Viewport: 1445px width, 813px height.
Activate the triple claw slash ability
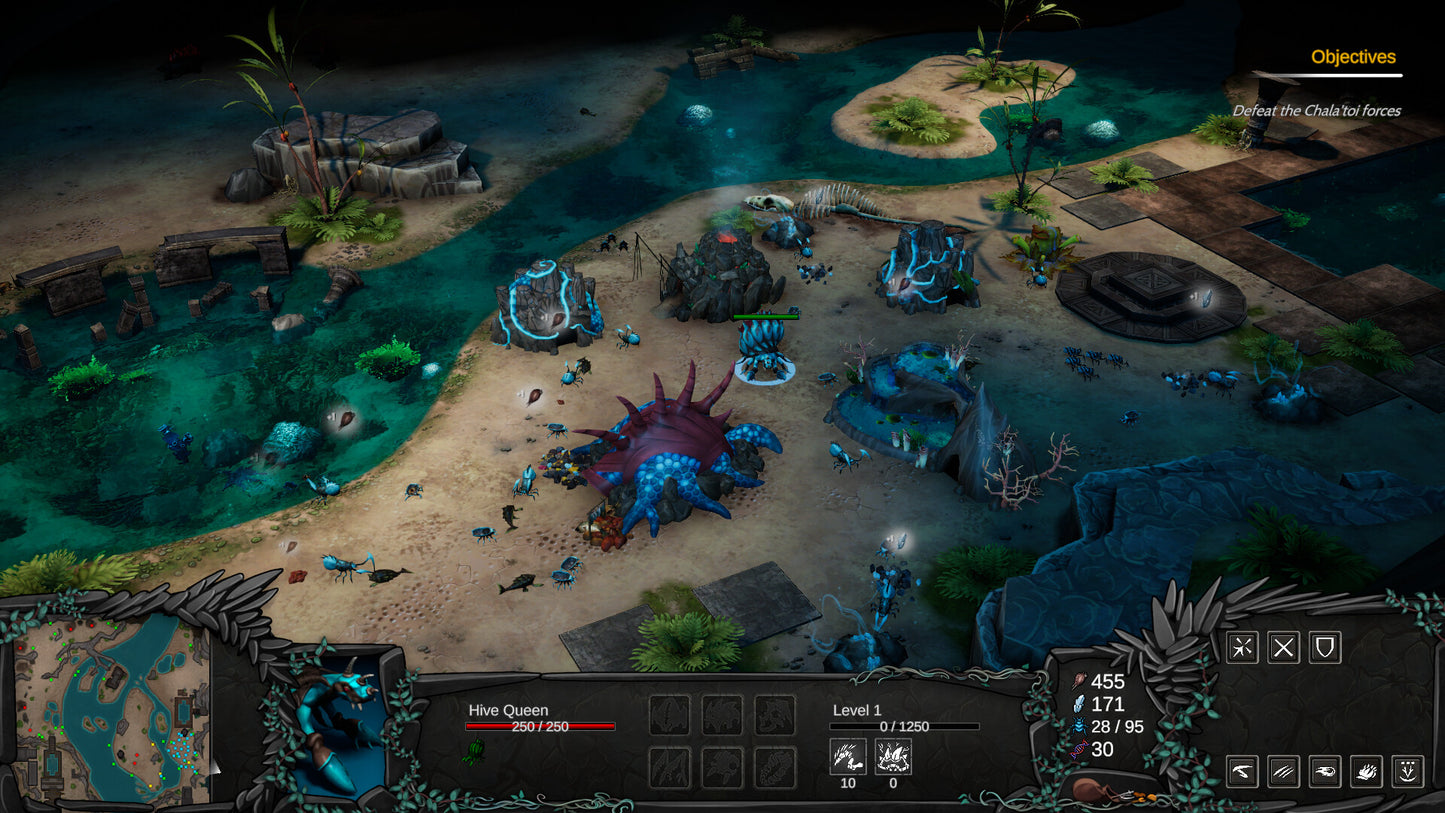pos(1284,771)
